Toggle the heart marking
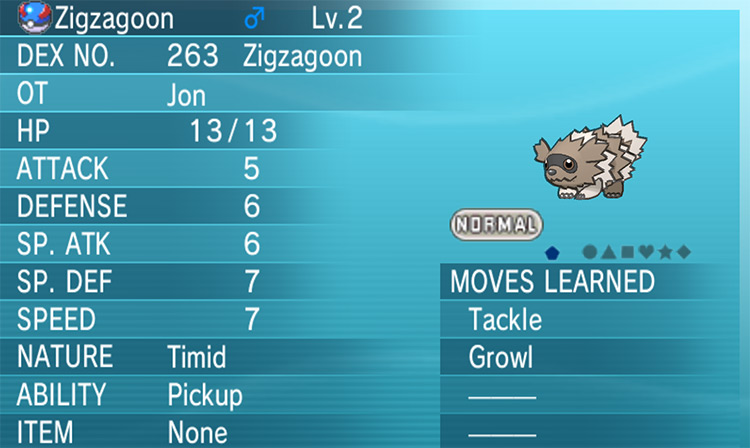The height and width of the screenshot is (448, 750). tap(645, 252)
